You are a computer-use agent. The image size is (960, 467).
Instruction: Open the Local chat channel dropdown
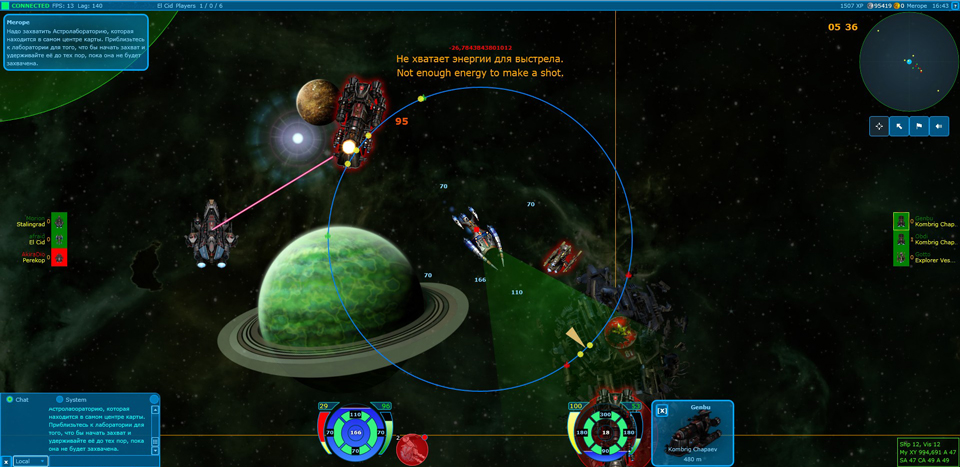(30, 461)
